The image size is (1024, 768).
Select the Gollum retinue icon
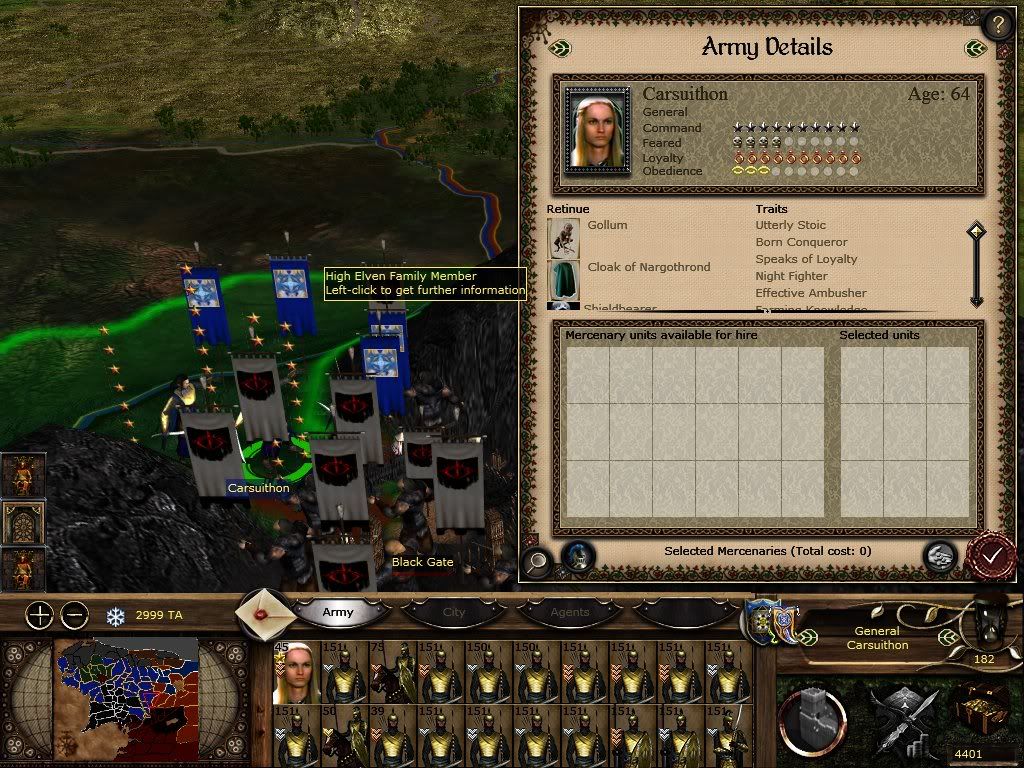[x=564, y=237]
